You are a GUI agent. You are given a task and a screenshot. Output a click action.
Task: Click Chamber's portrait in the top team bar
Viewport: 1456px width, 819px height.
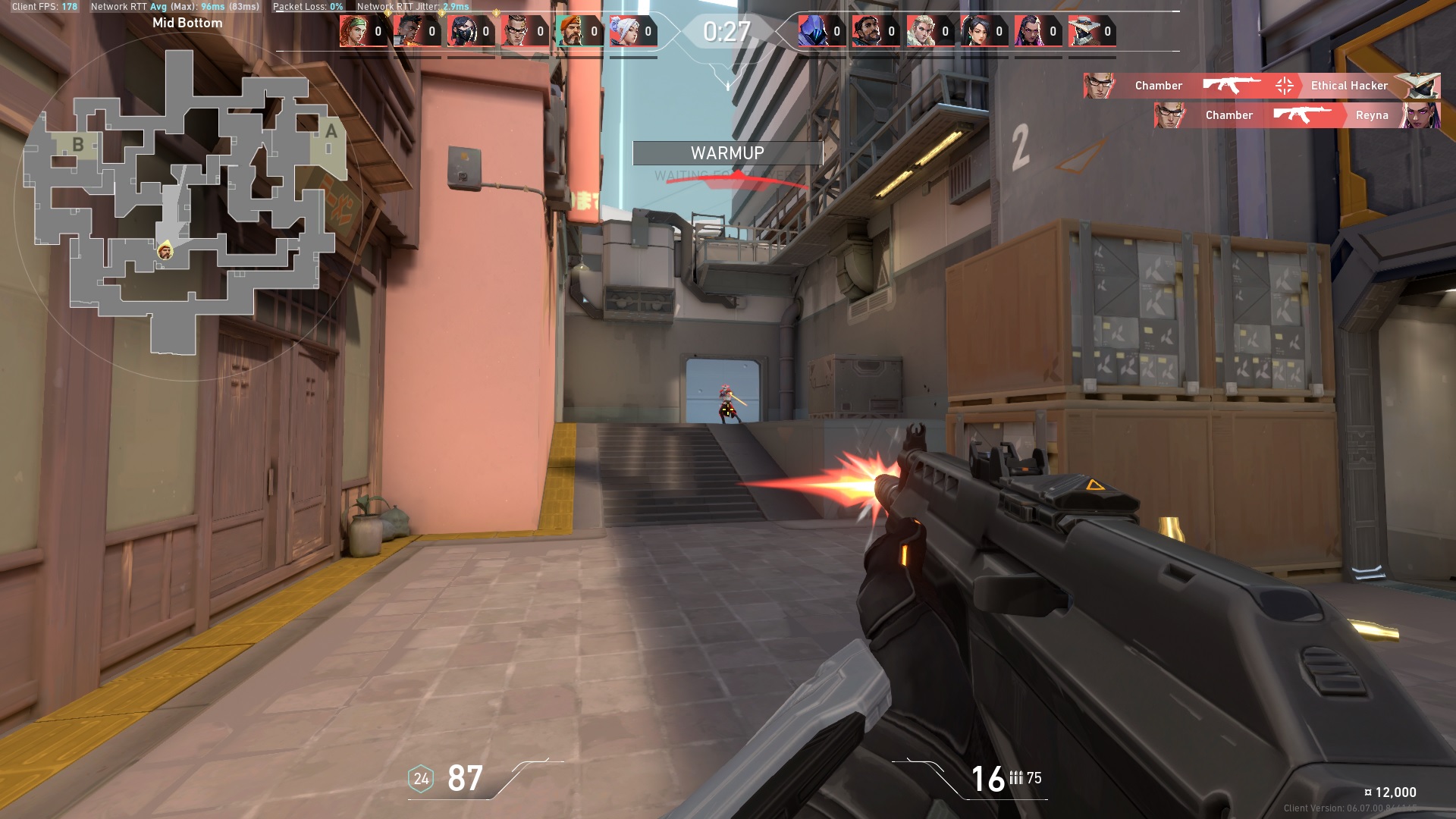[516, 31]
